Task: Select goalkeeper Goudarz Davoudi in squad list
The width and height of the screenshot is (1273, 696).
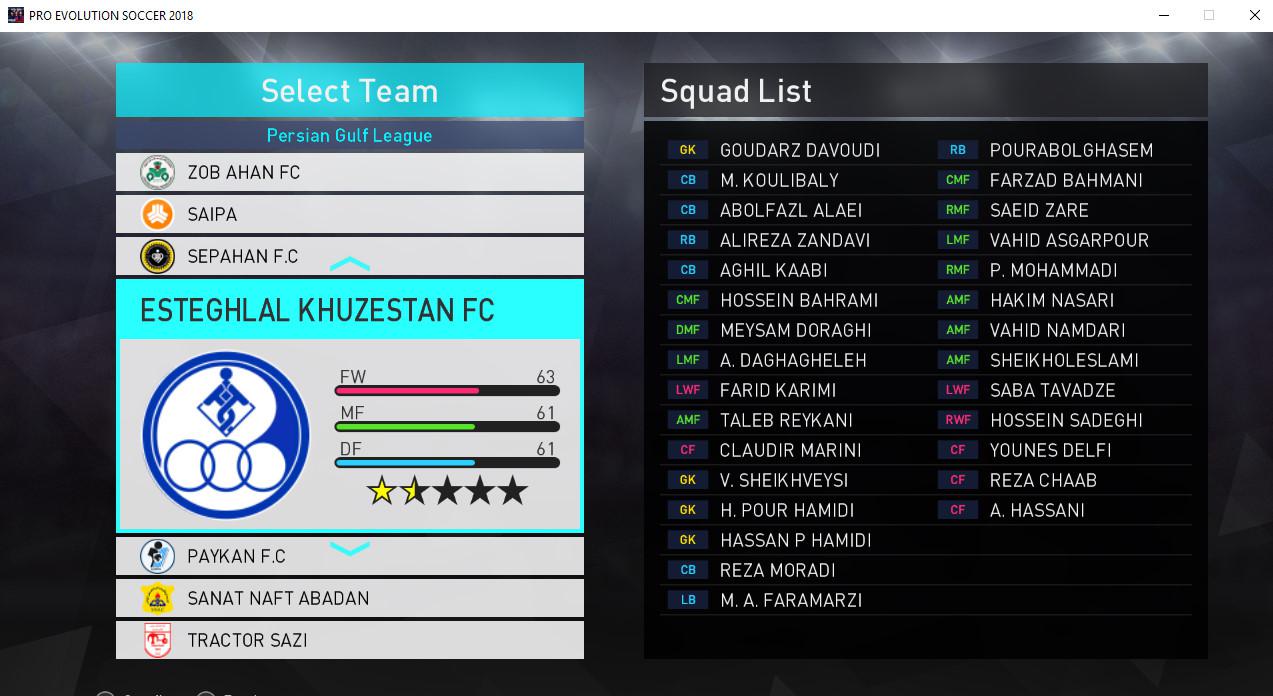Action: [799, 150]
